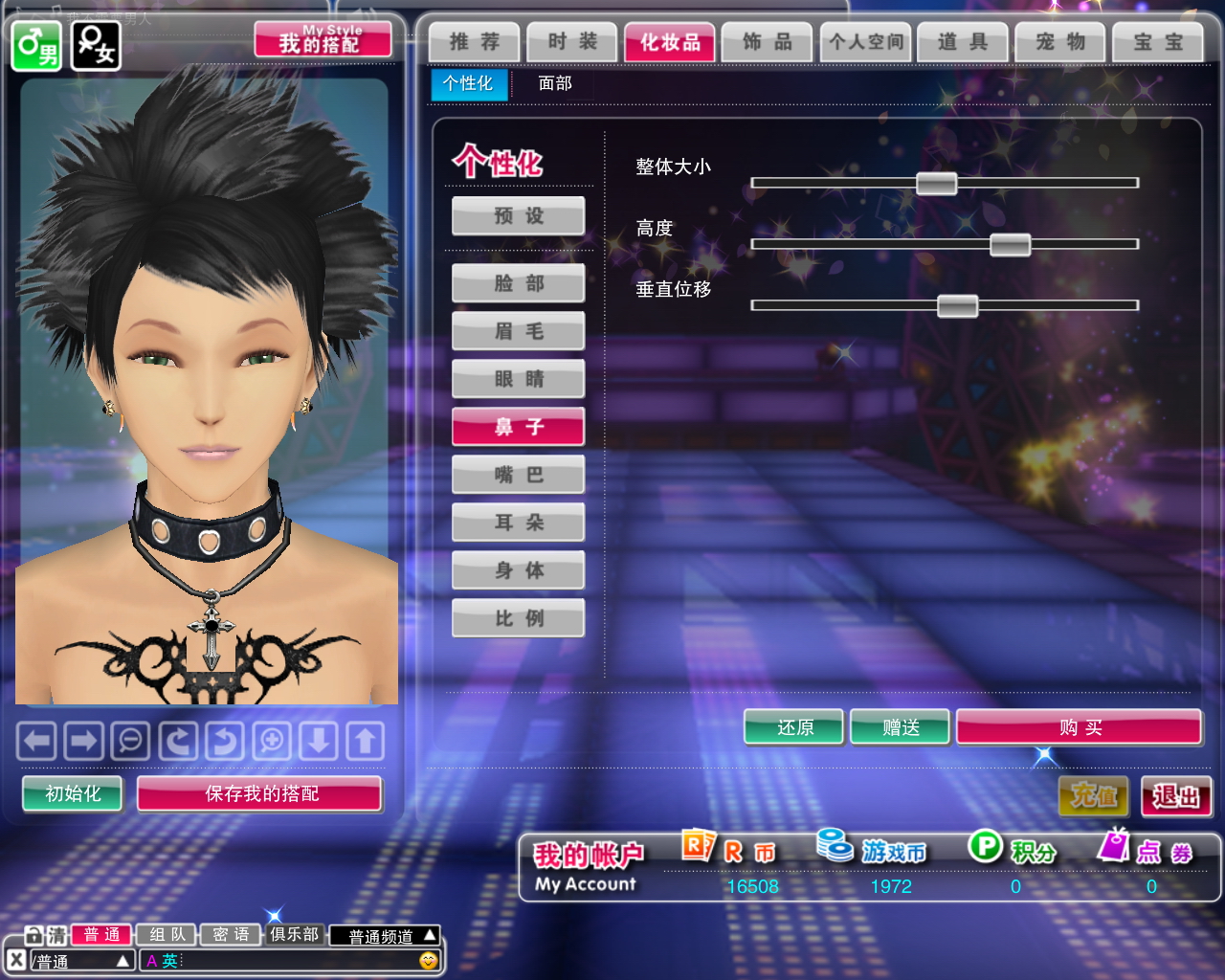Choose the 眼睛 eyes category
This screenshot has width=1225, height=980.
519,379
